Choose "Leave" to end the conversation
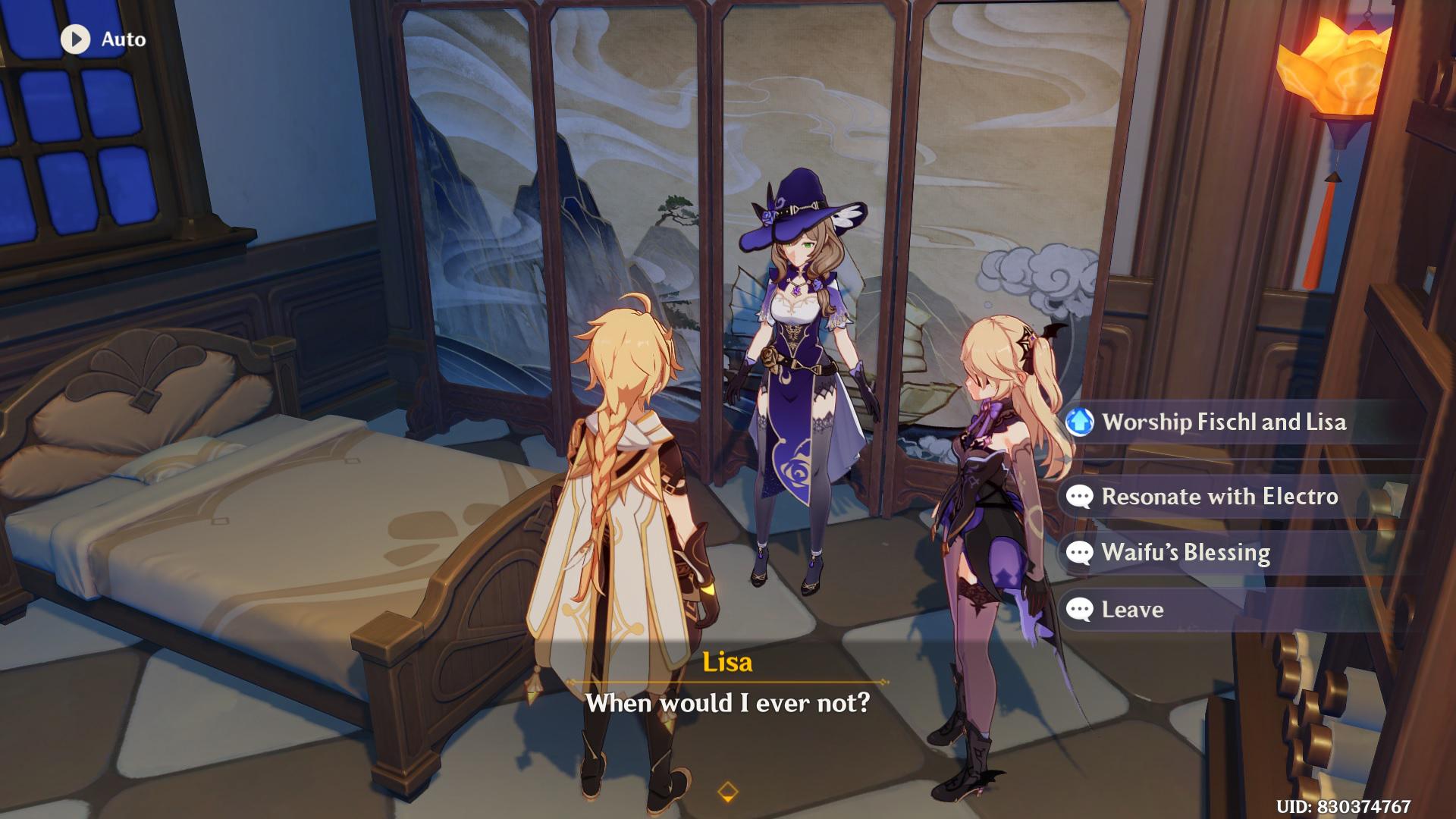Screen dimensions: 1456x819 pyautogui.click(x=1131, y=610)
